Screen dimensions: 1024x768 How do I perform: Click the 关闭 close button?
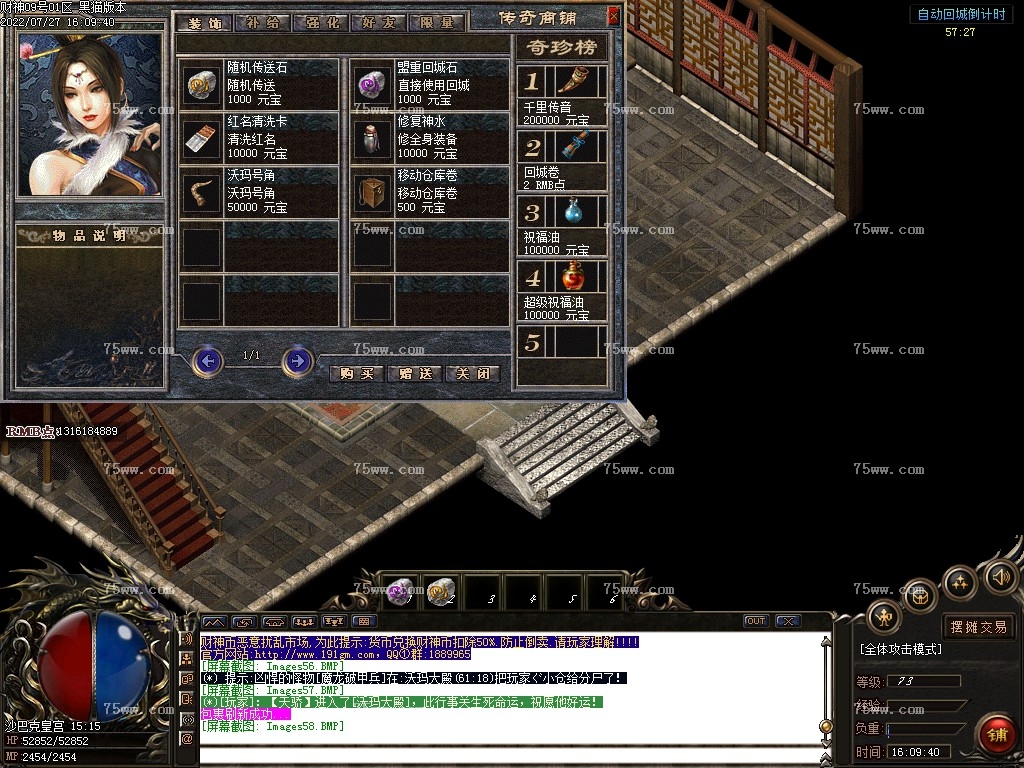pyautogui.click(x=472, y=374)
